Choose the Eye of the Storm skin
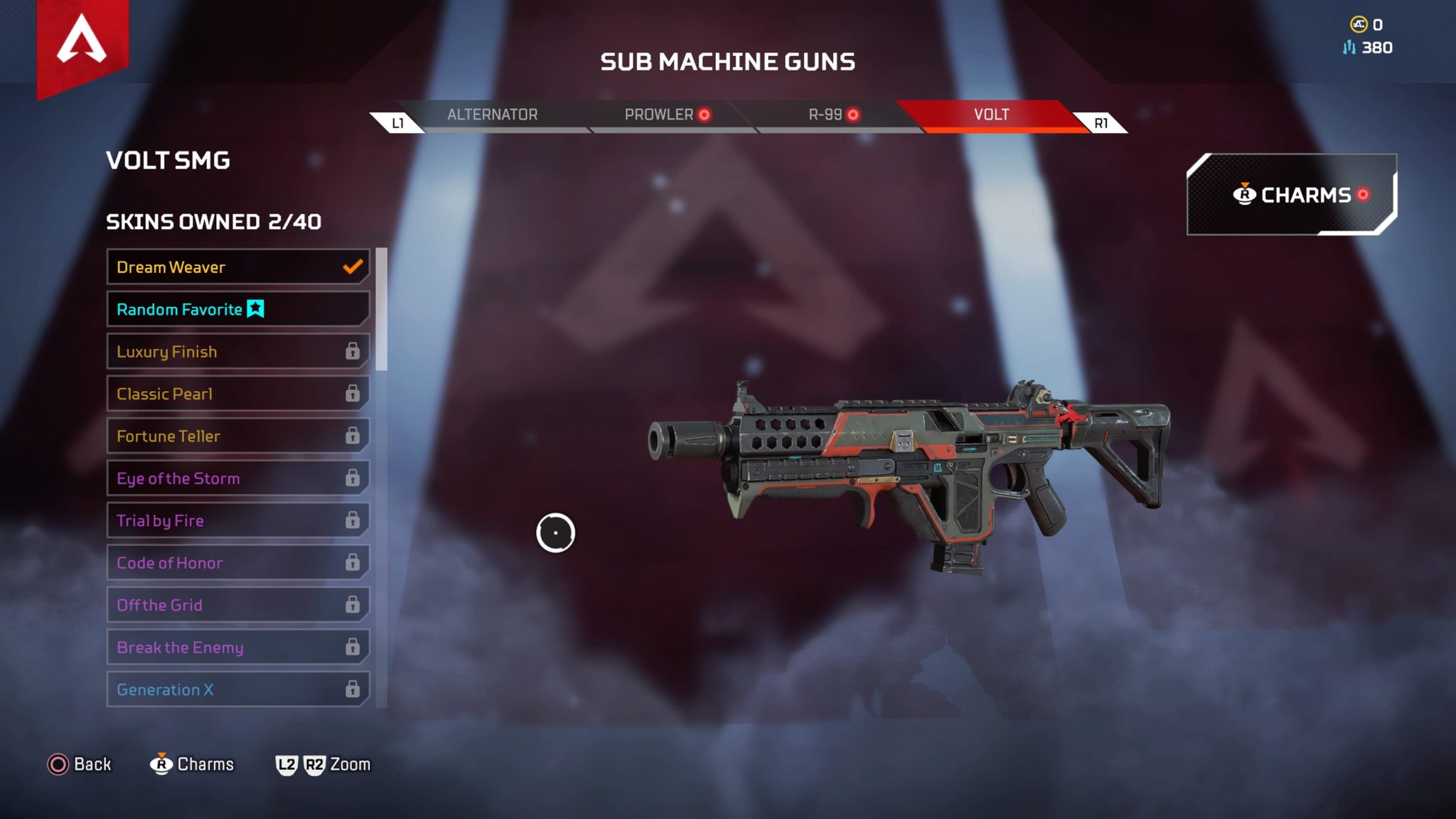1456x819 pixels. [237, 478]
